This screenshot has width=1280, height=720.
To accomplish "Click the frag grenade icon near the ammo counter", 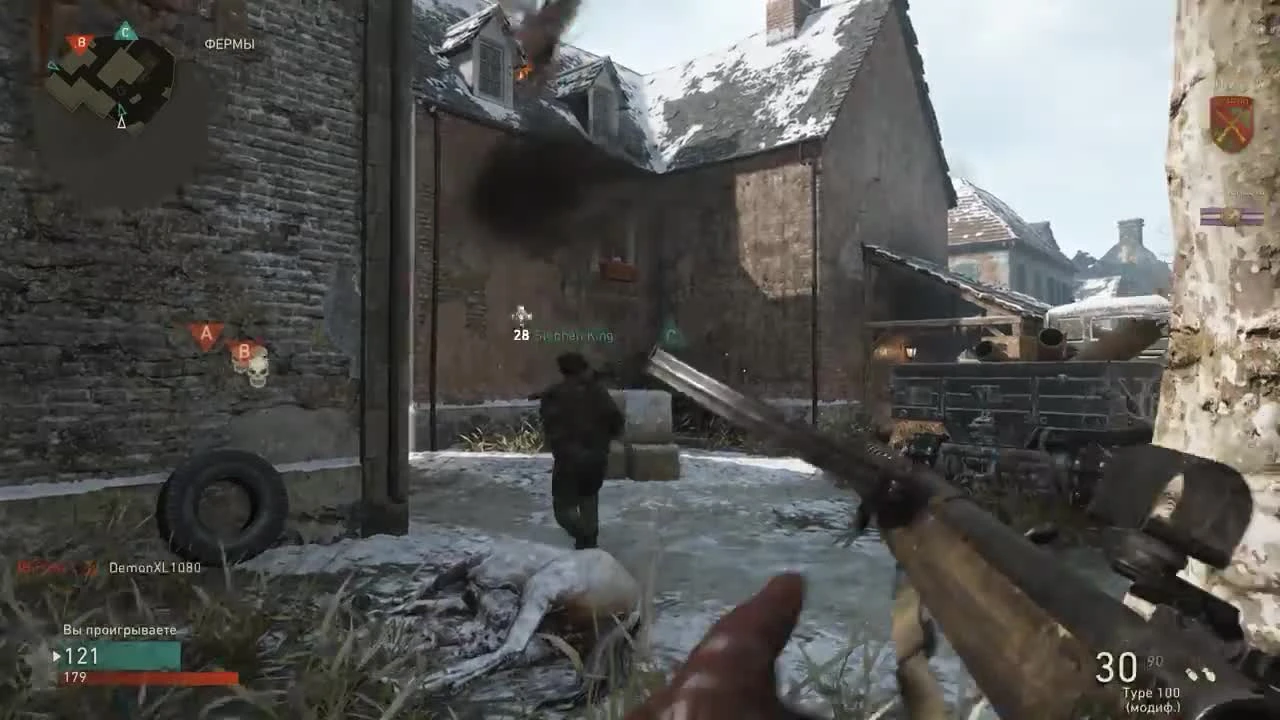I will click(x=1193, y=675).
